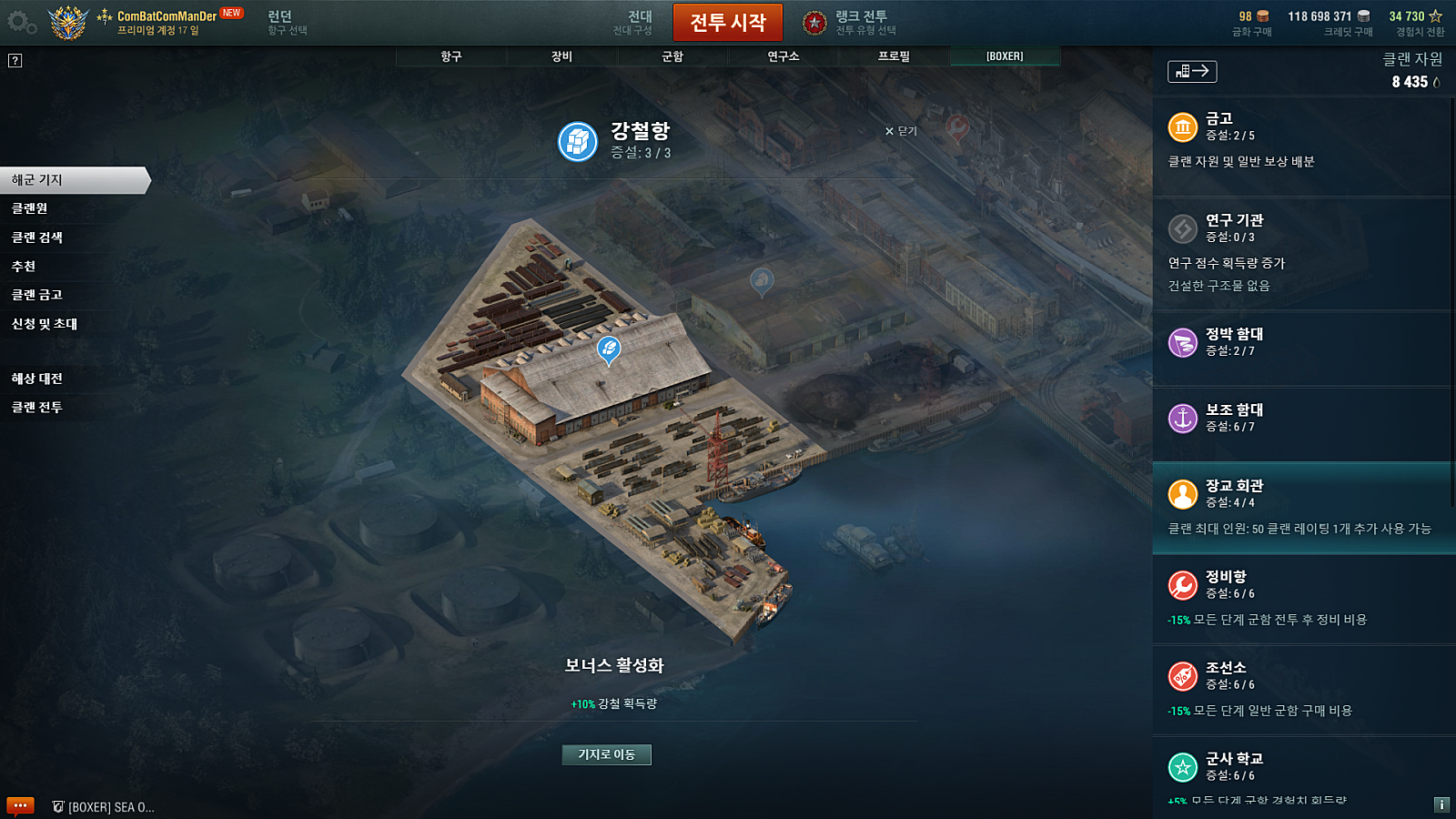Choose the 장교 회관 building row
Screen dimensions: 1456x819
pos(1301,507)
